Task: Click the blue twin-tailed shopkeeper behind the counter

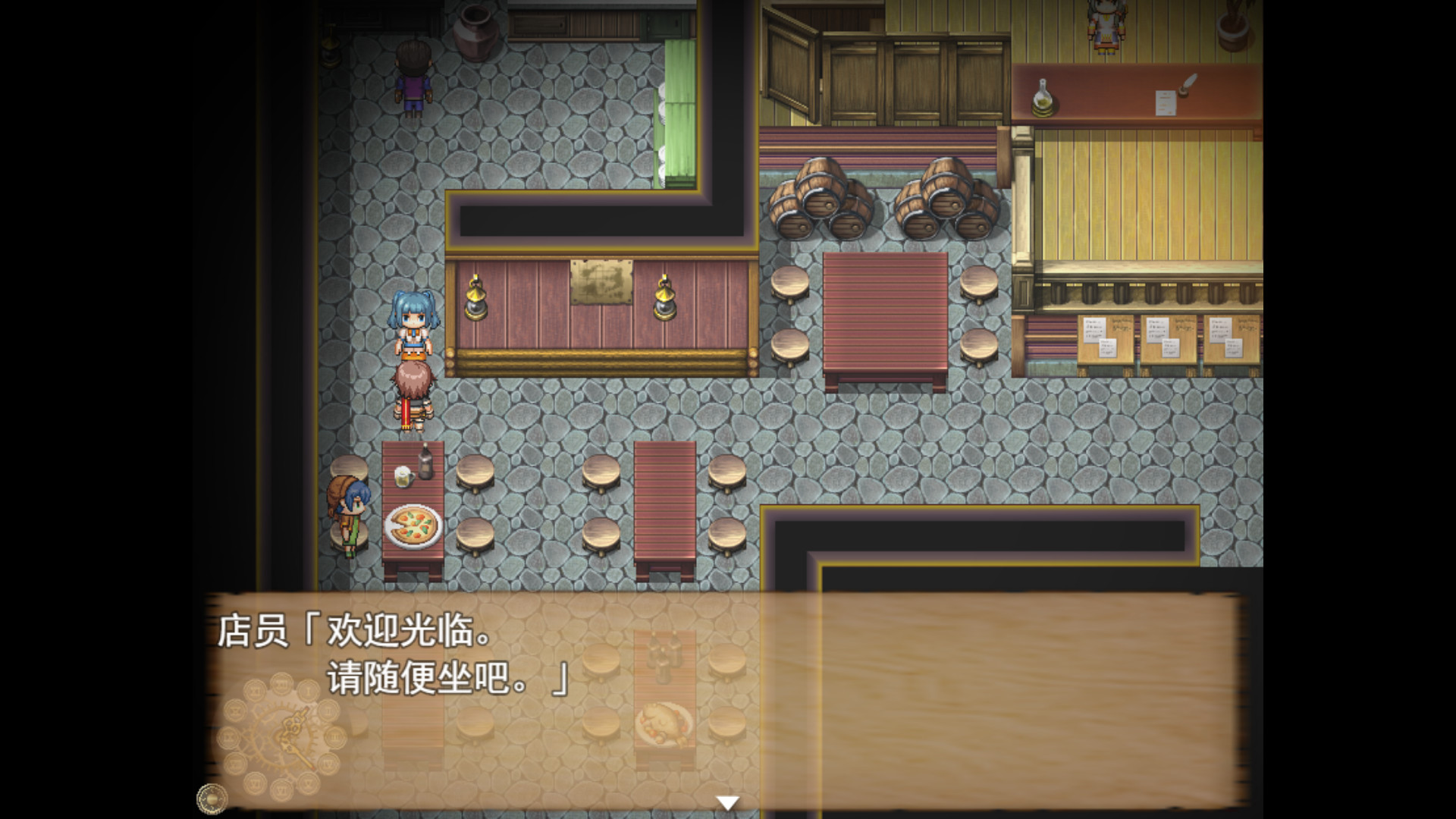Action: click(413, 318)
